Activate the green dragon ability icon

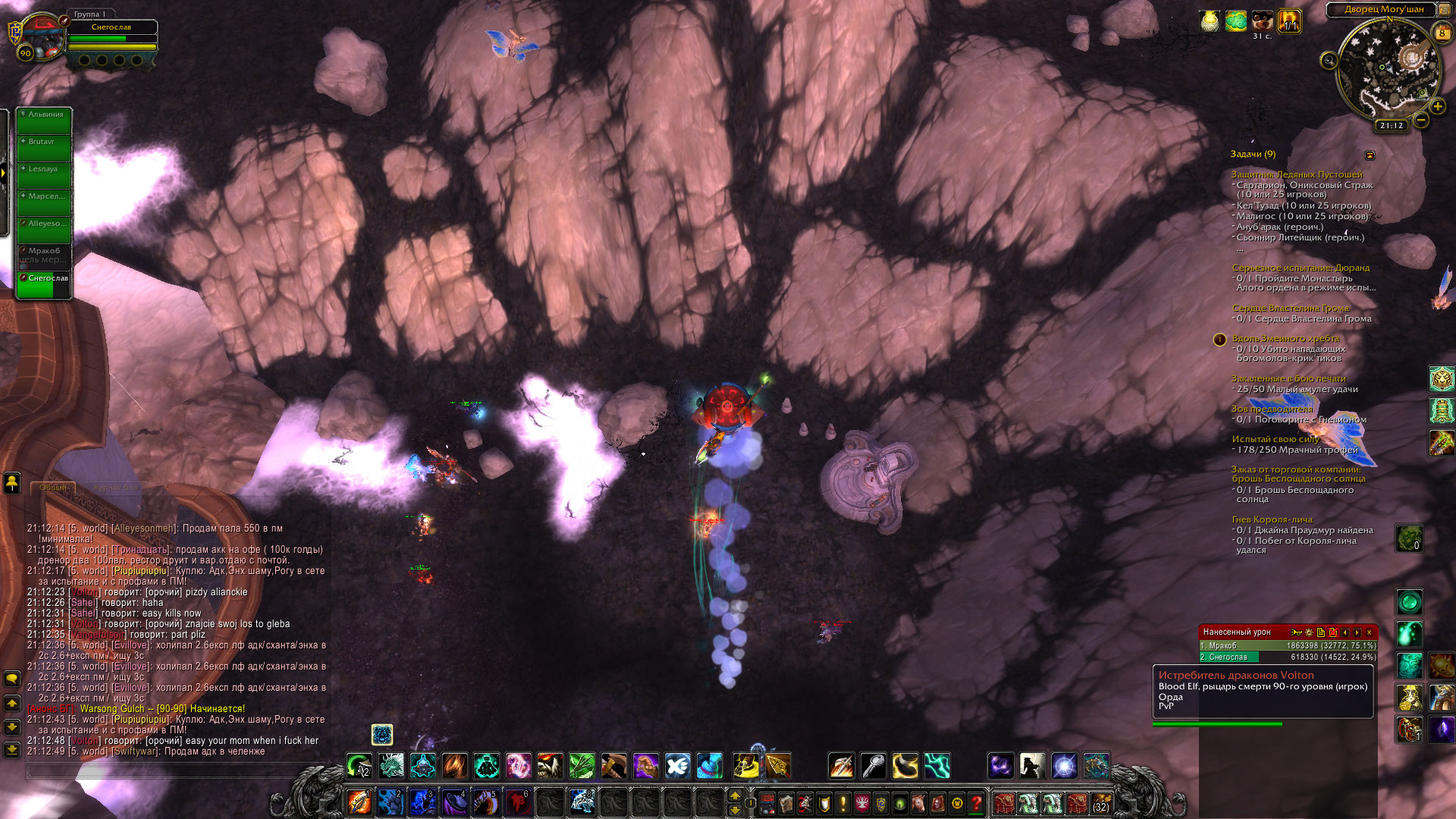(391, 766)
